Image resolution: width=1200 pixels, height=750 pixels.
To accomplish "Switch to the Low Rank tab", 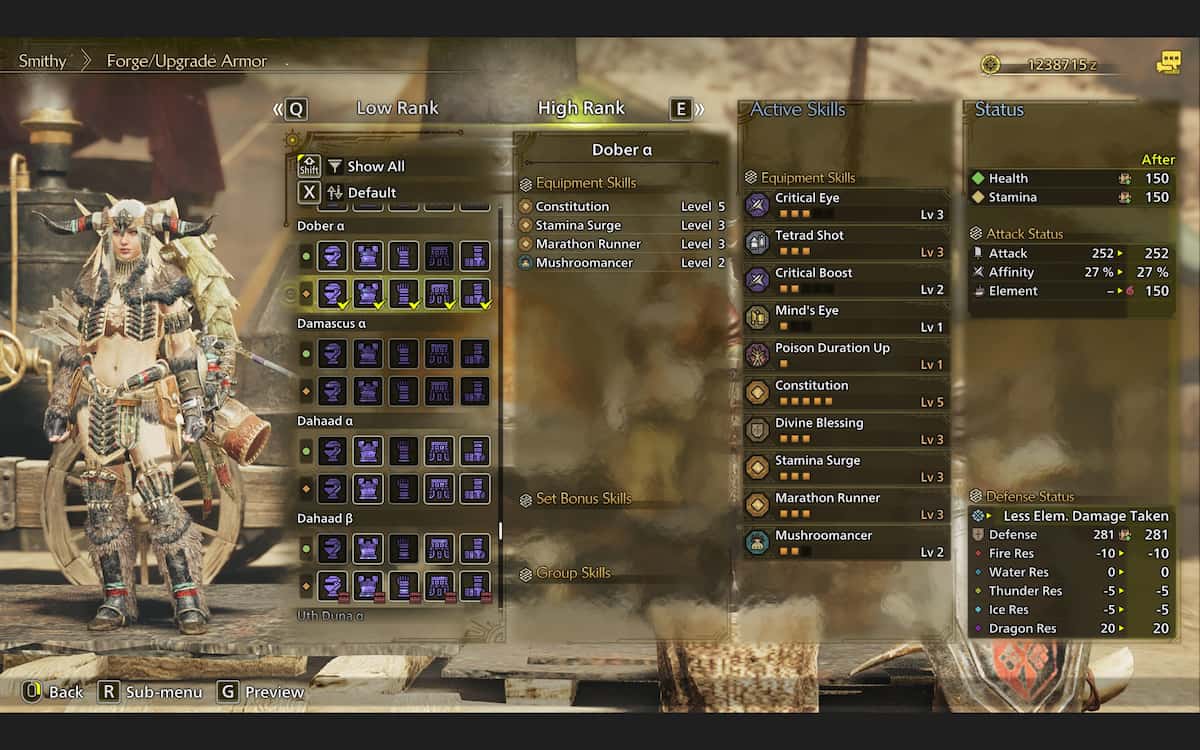I will click(397, 108).
